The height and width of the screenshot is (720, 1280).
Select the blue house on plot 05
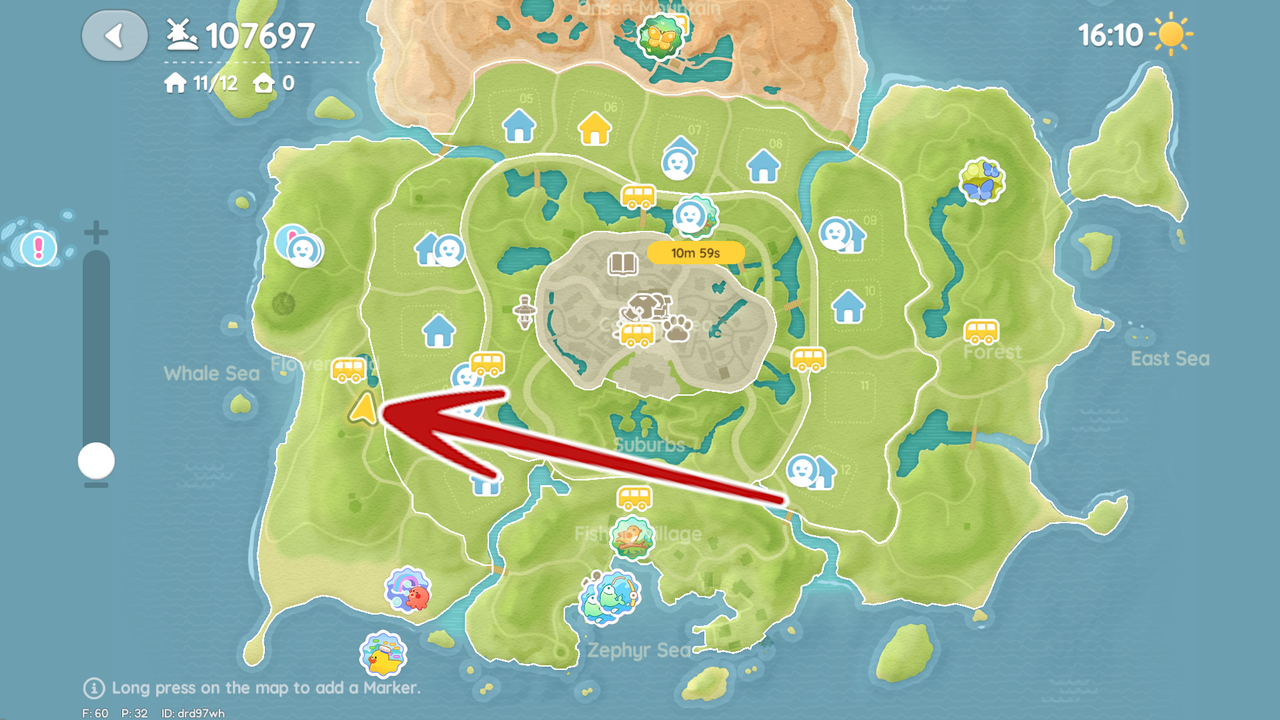519,126
